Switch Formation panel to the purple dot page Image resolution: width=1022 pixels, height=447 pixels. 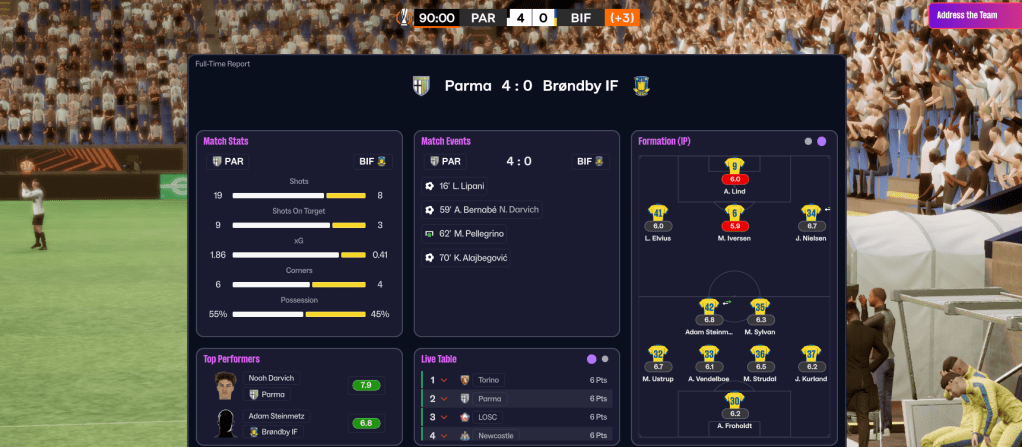pos(822,142)
